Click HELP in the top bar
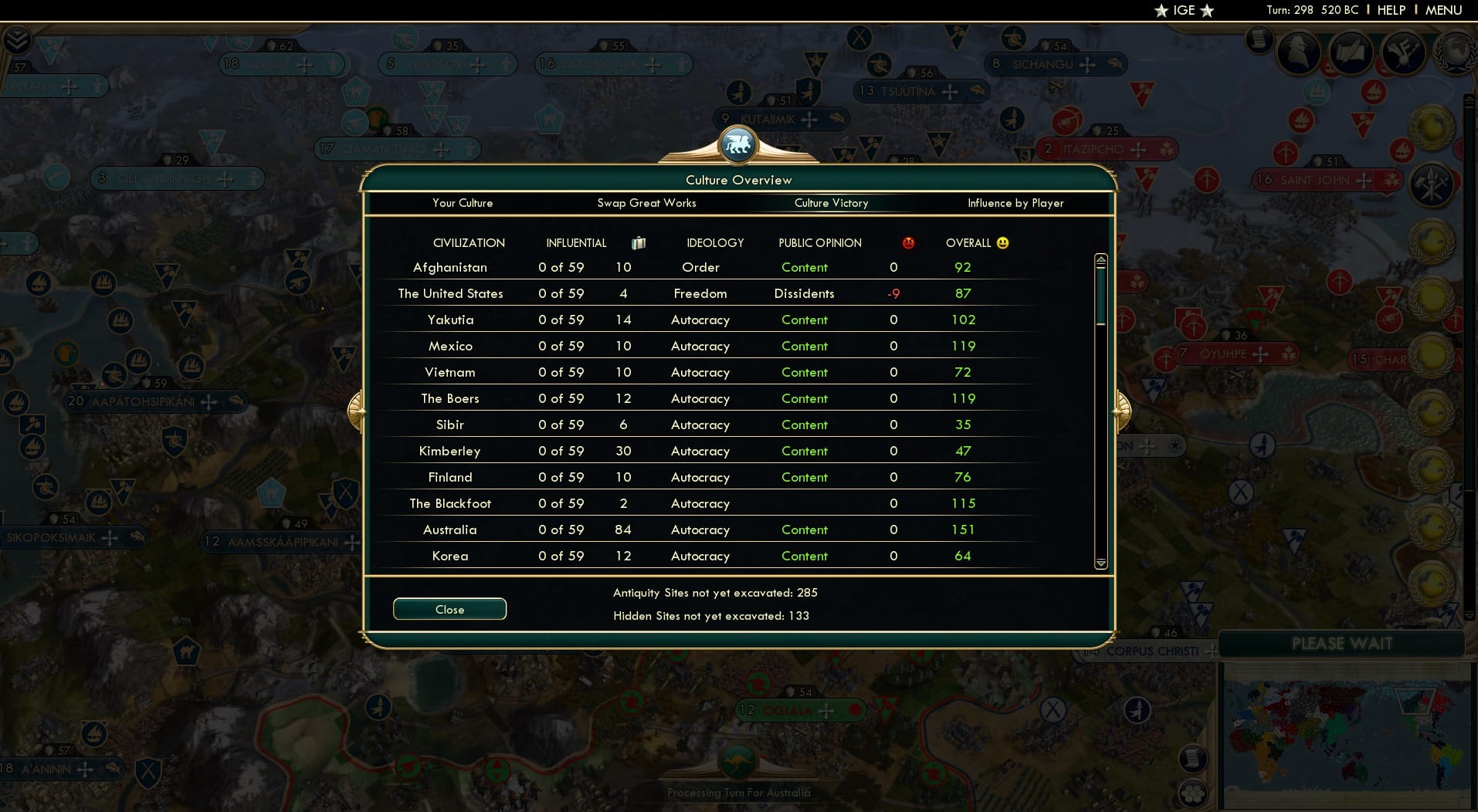This screenshot has height=812, width=1478. coord(1390,10)
